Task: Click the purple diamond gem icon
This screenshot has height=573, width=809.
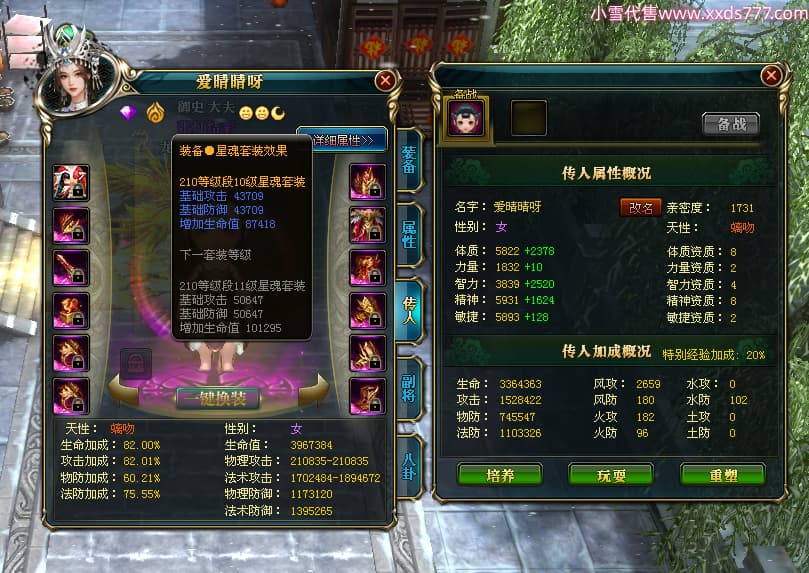Action: [x=128, y=112]
